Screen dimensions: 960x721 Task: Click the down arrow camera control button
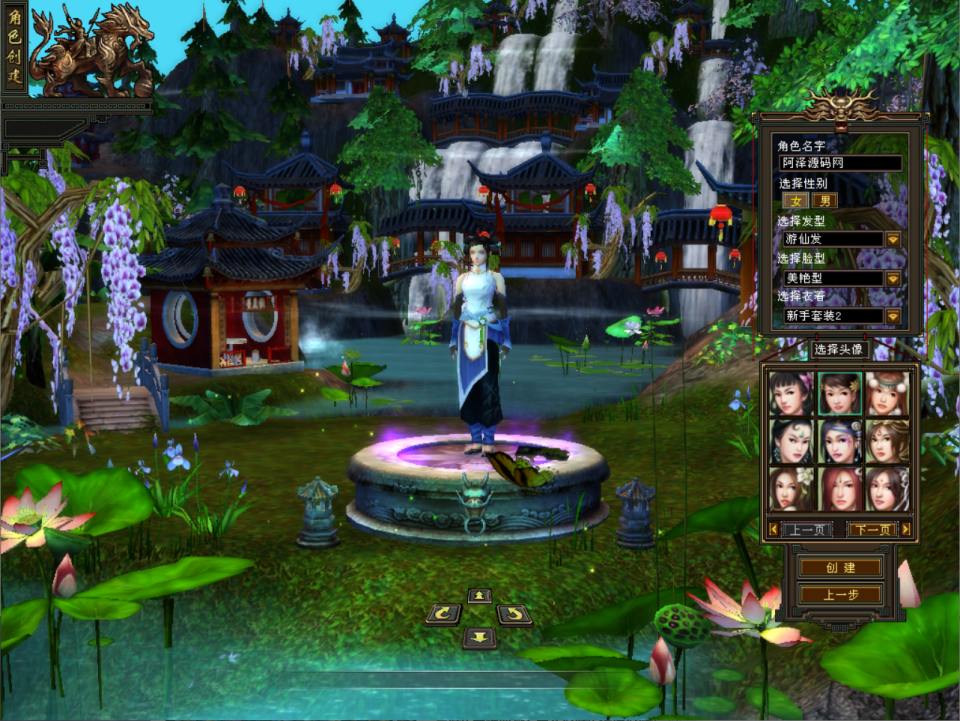point(480,637)
